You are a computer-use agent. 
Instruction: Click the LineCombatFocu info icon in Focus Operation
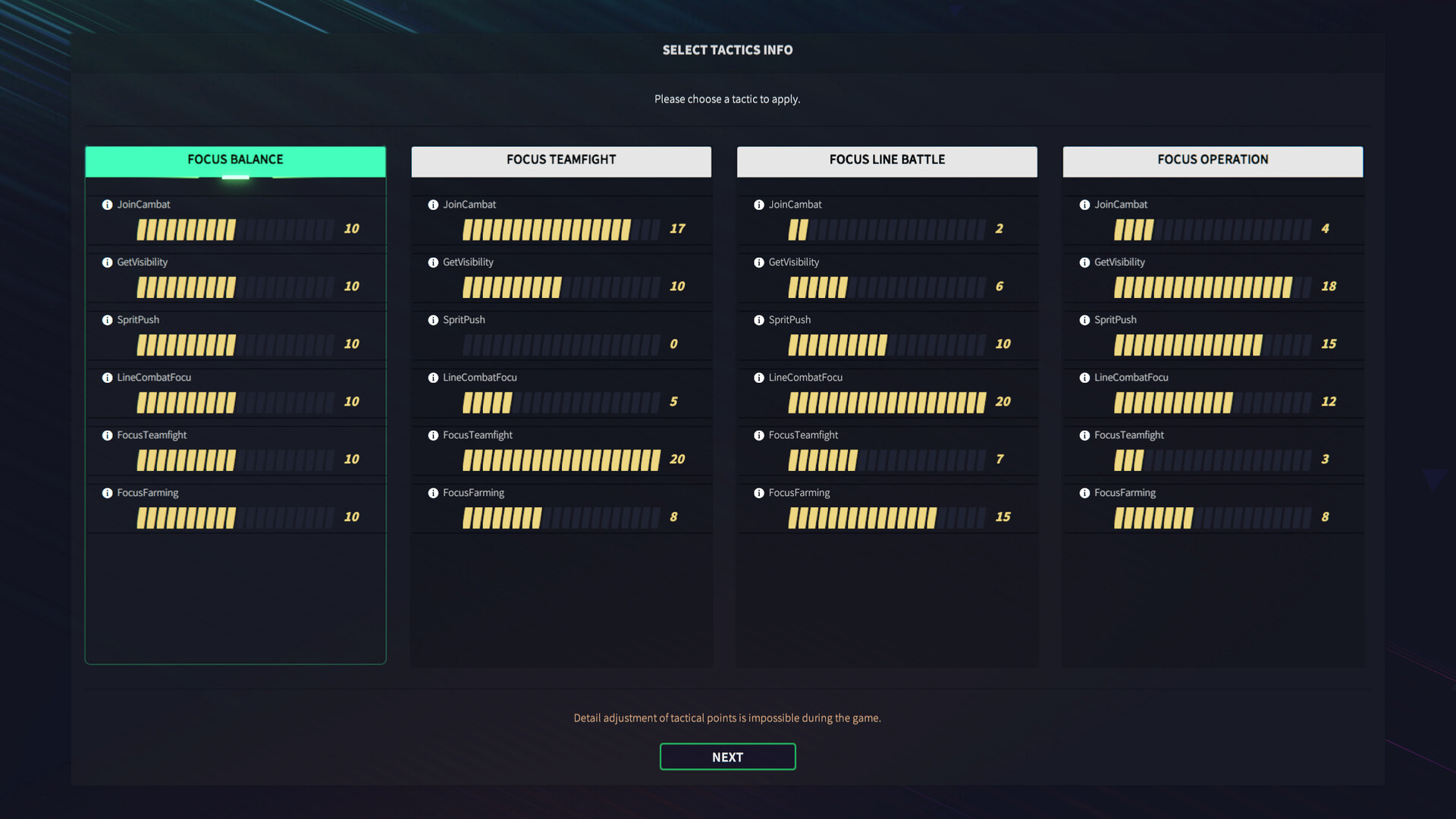[1084, 377]
